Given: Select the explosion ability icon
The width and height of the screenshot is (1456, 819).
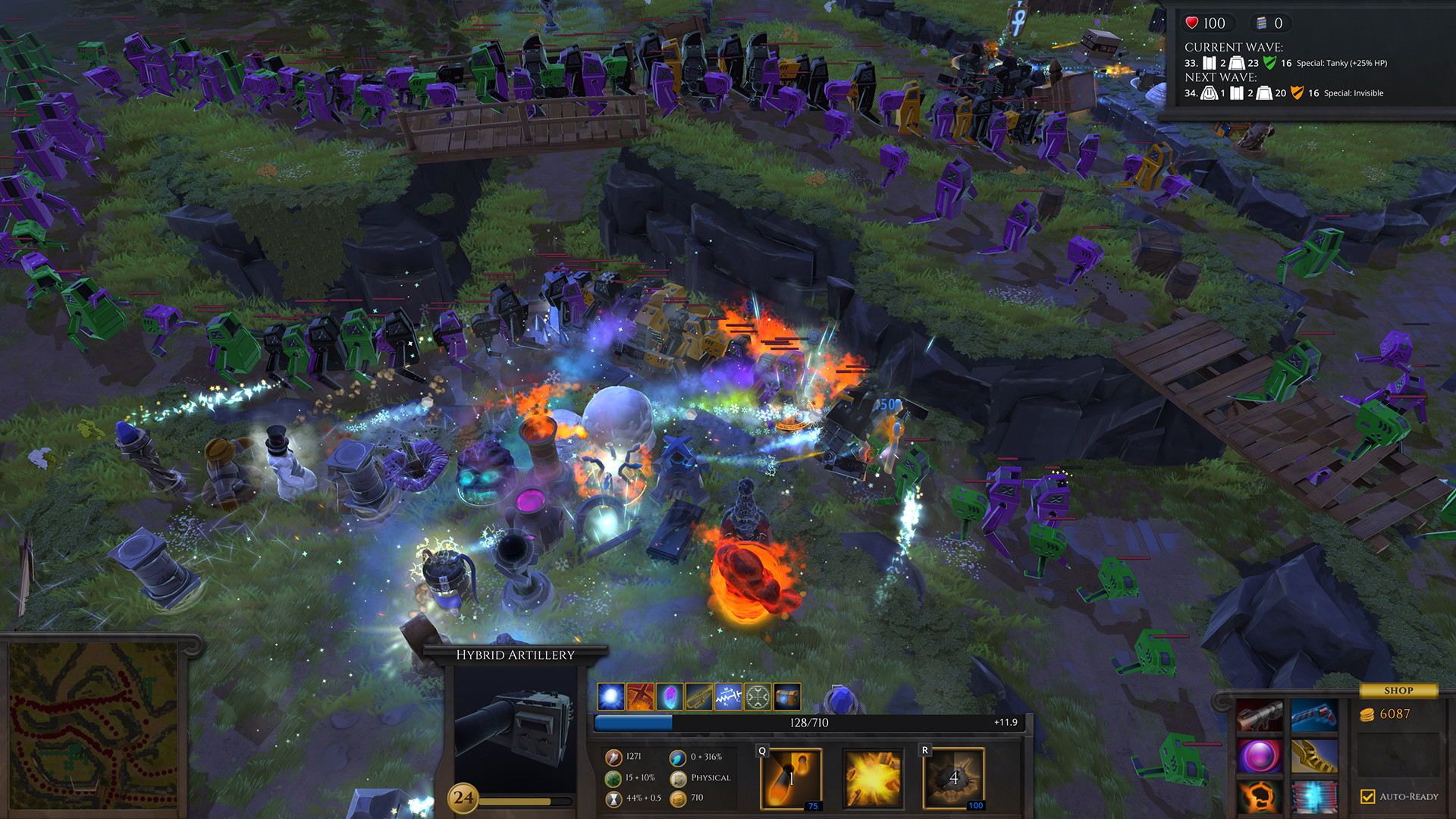Looking at the screenshot, I should (872, 777).
